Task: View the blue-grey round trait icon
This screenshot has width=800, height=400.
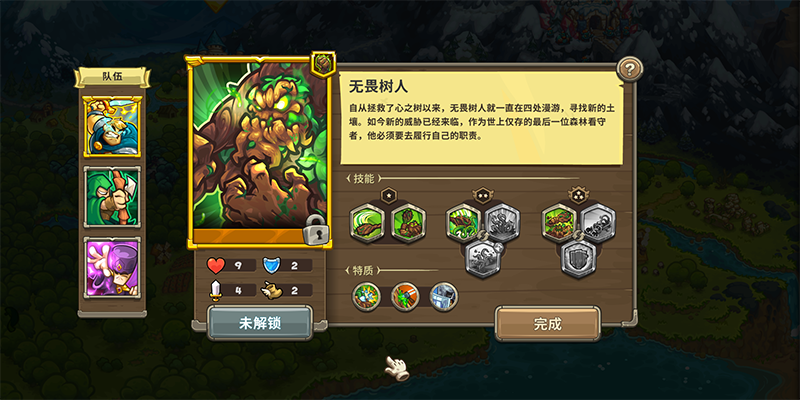Action: point(443,295)
